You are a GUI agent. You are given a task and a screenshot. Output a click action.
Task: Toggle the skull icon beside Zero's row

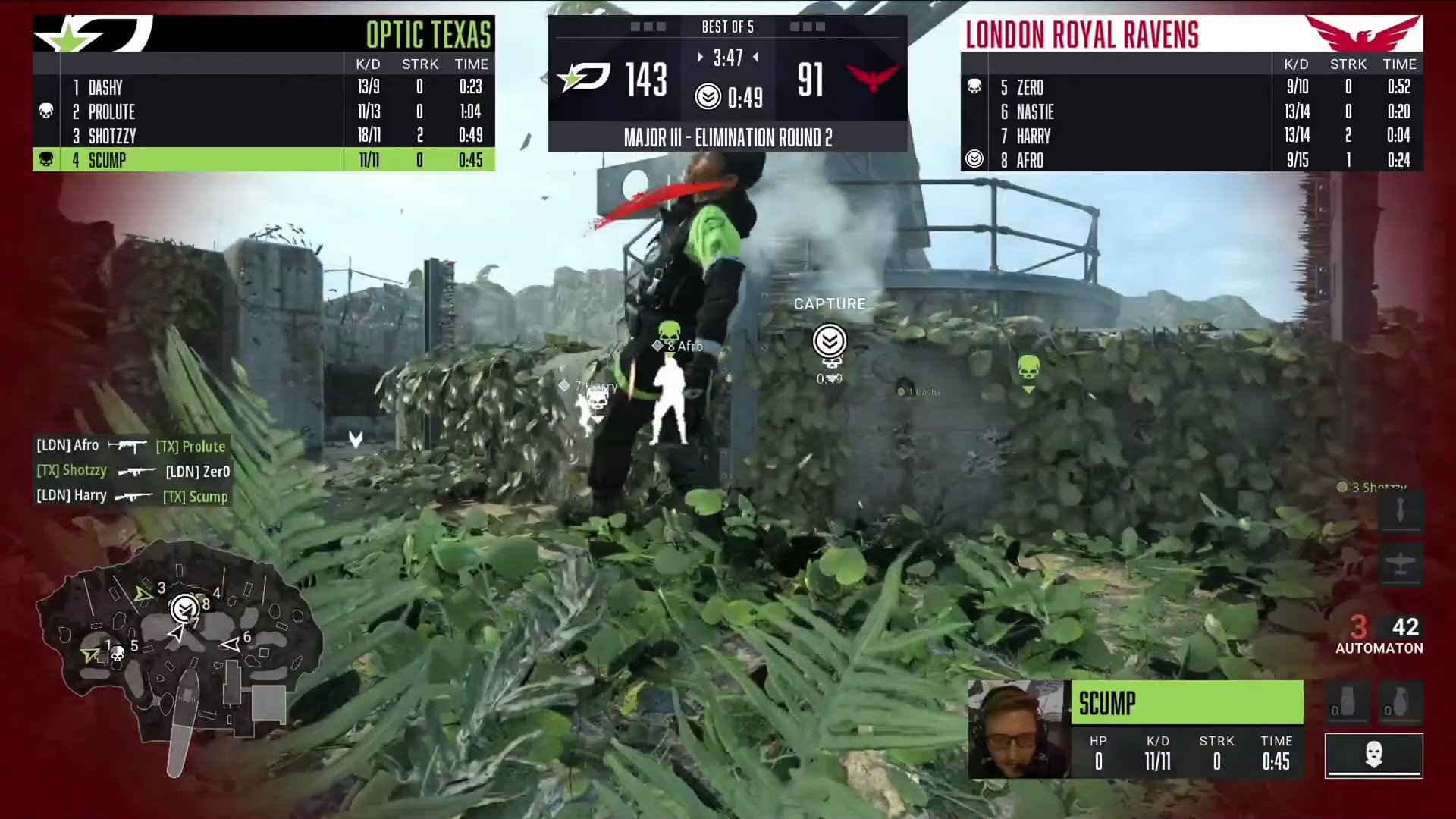click(x=974, y=86)
